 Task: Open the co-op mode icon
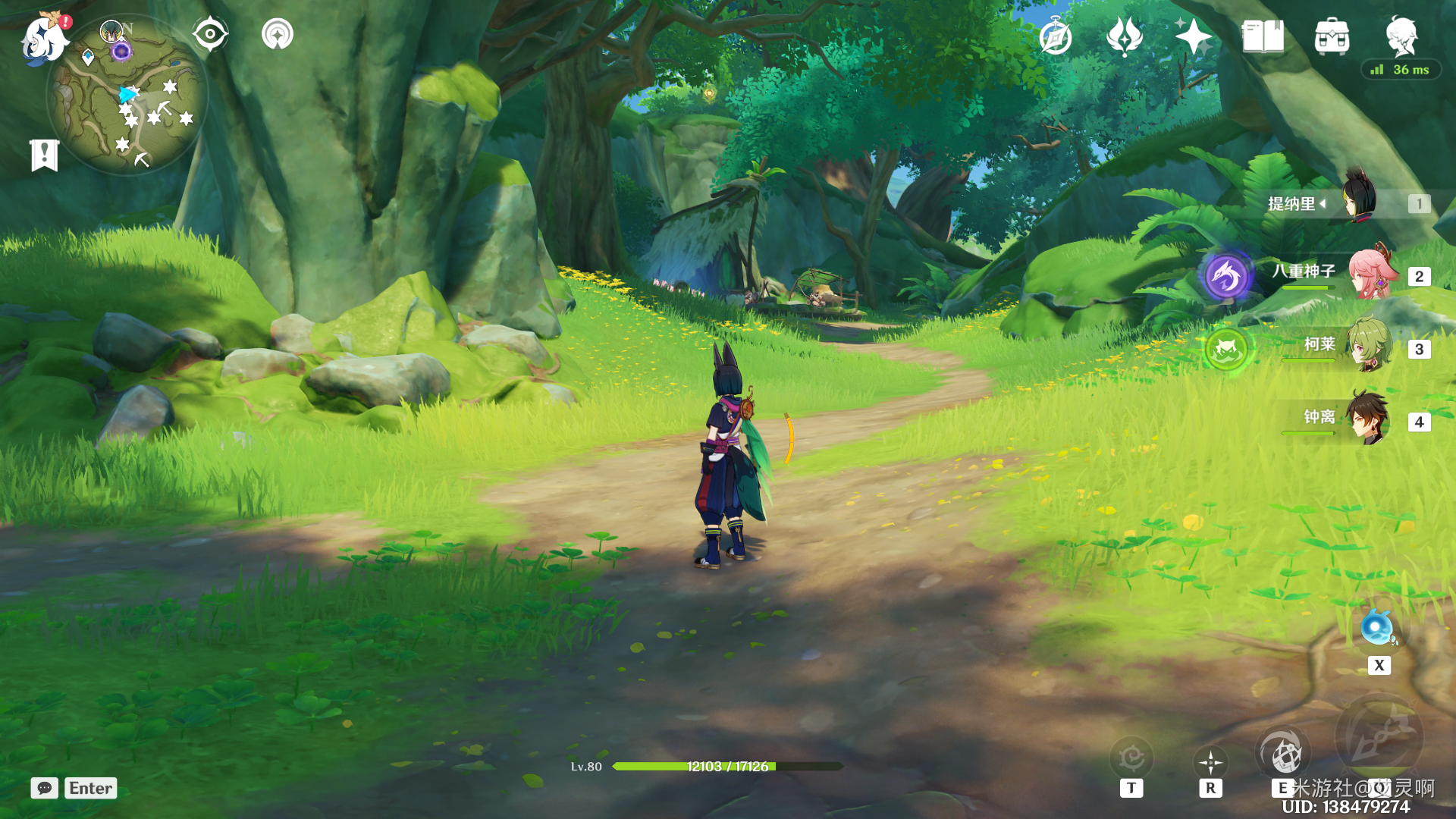tap(278, 34)
